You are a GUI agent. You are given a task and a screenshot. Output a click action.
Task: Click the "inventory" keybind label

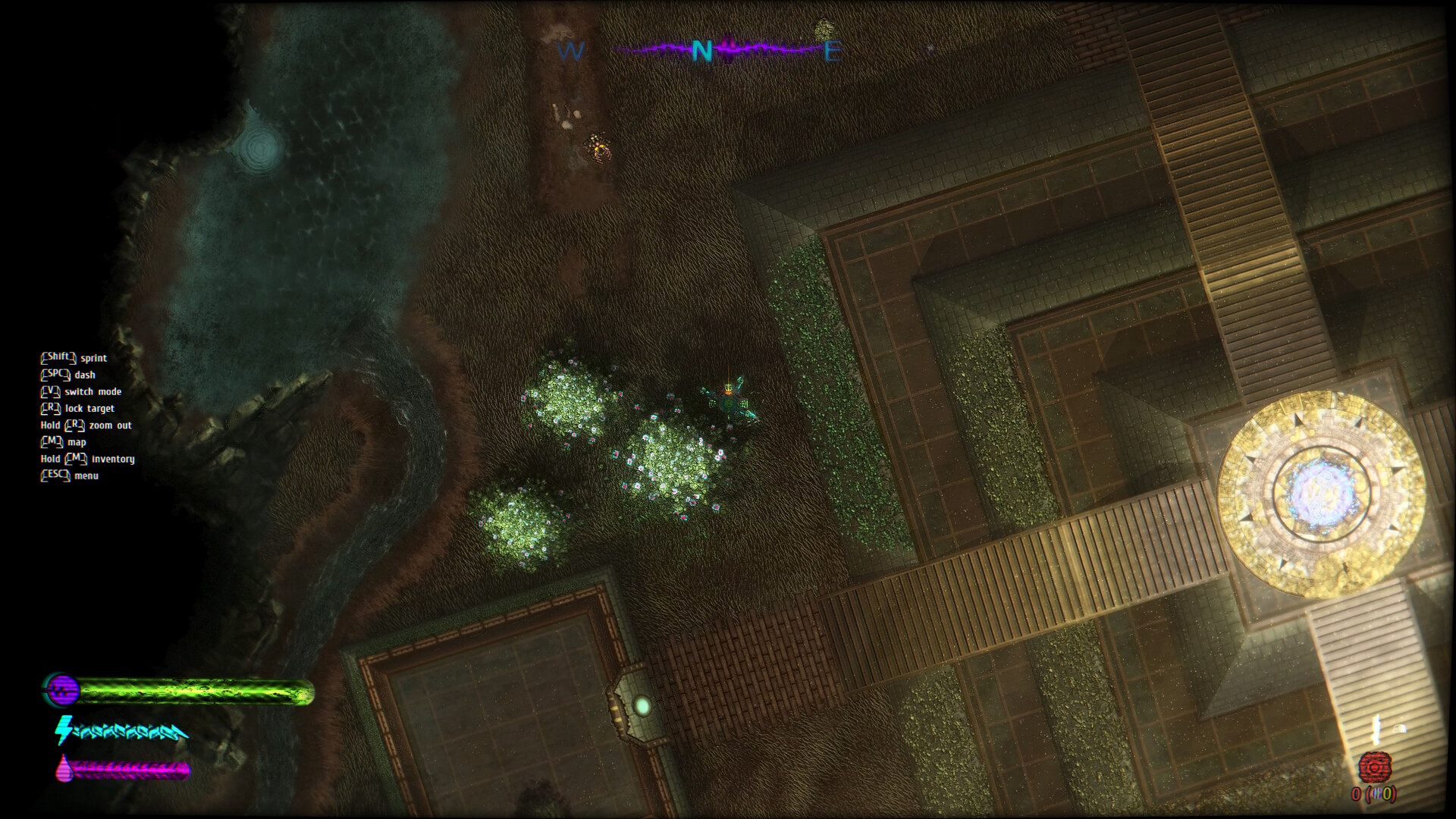click(x=112, y=459)
